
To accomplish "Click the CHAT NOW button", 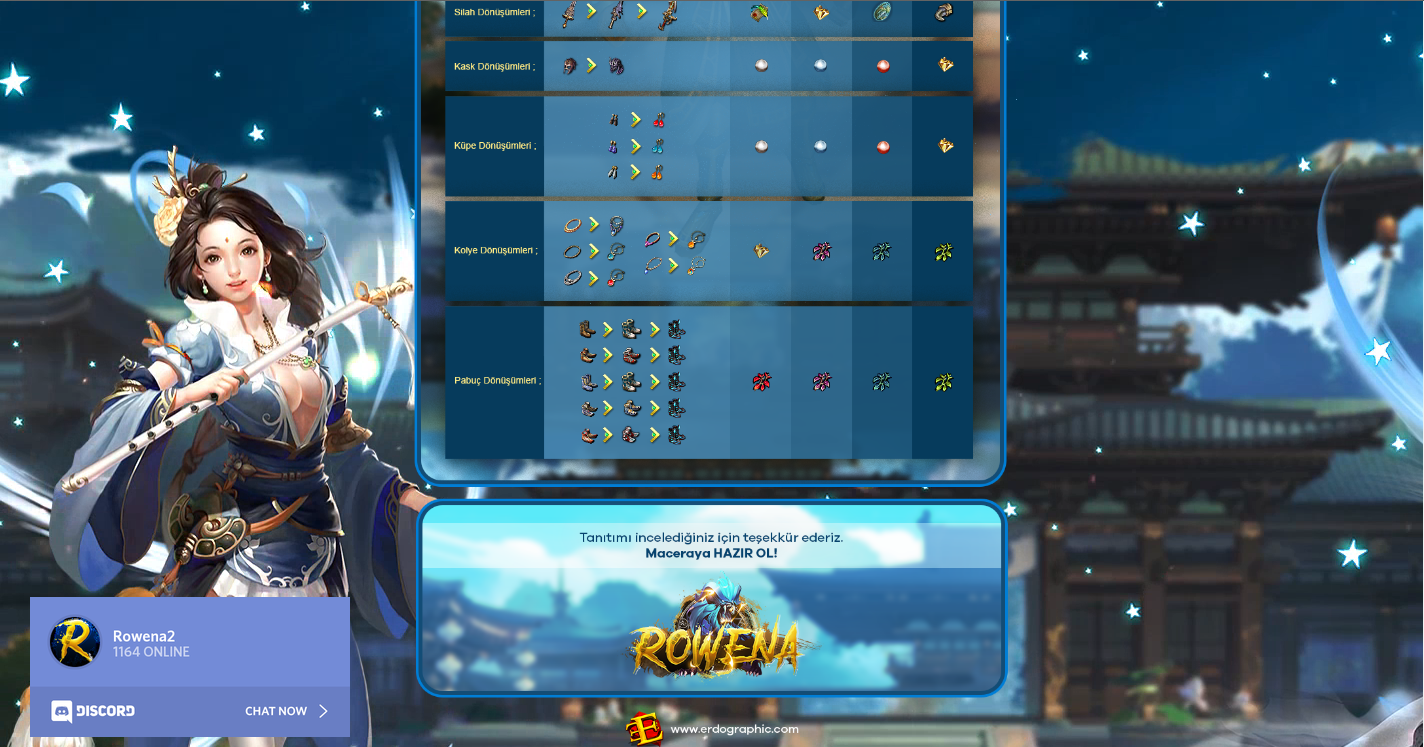I will click(277, 711).
